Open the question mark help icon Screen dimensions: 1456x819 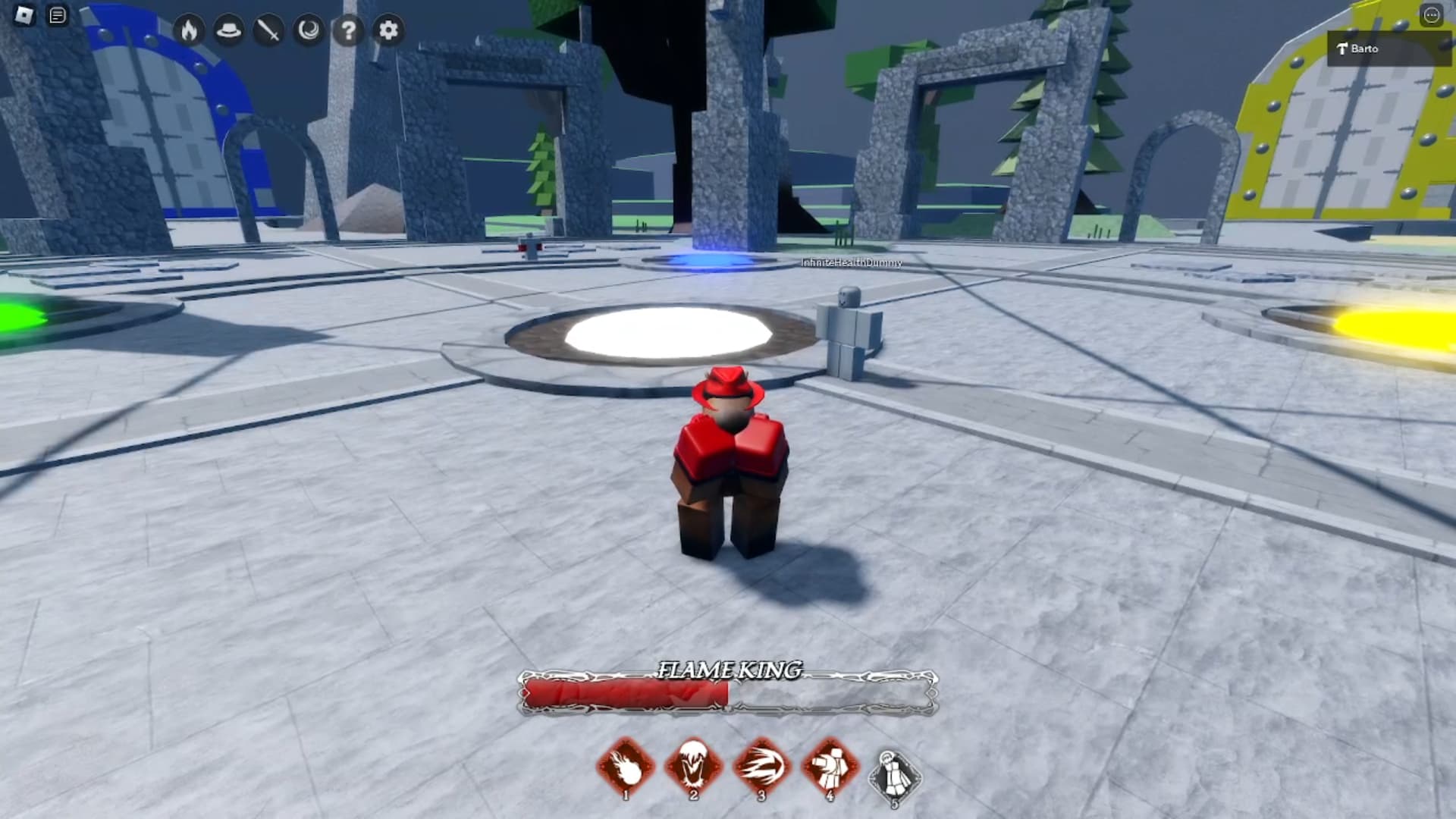click(x=349, y=31)
